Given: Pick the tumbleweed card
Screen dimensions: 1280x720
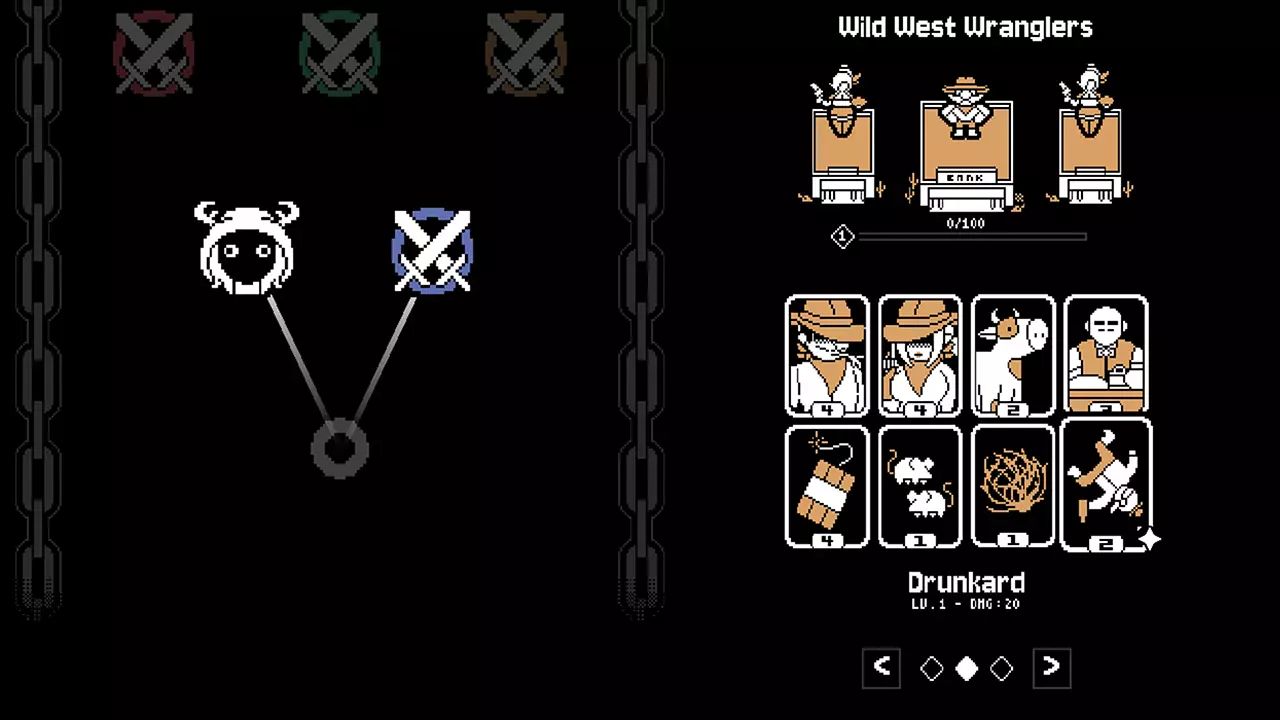Looking at the screenshot, I should tap(1013, 487).
